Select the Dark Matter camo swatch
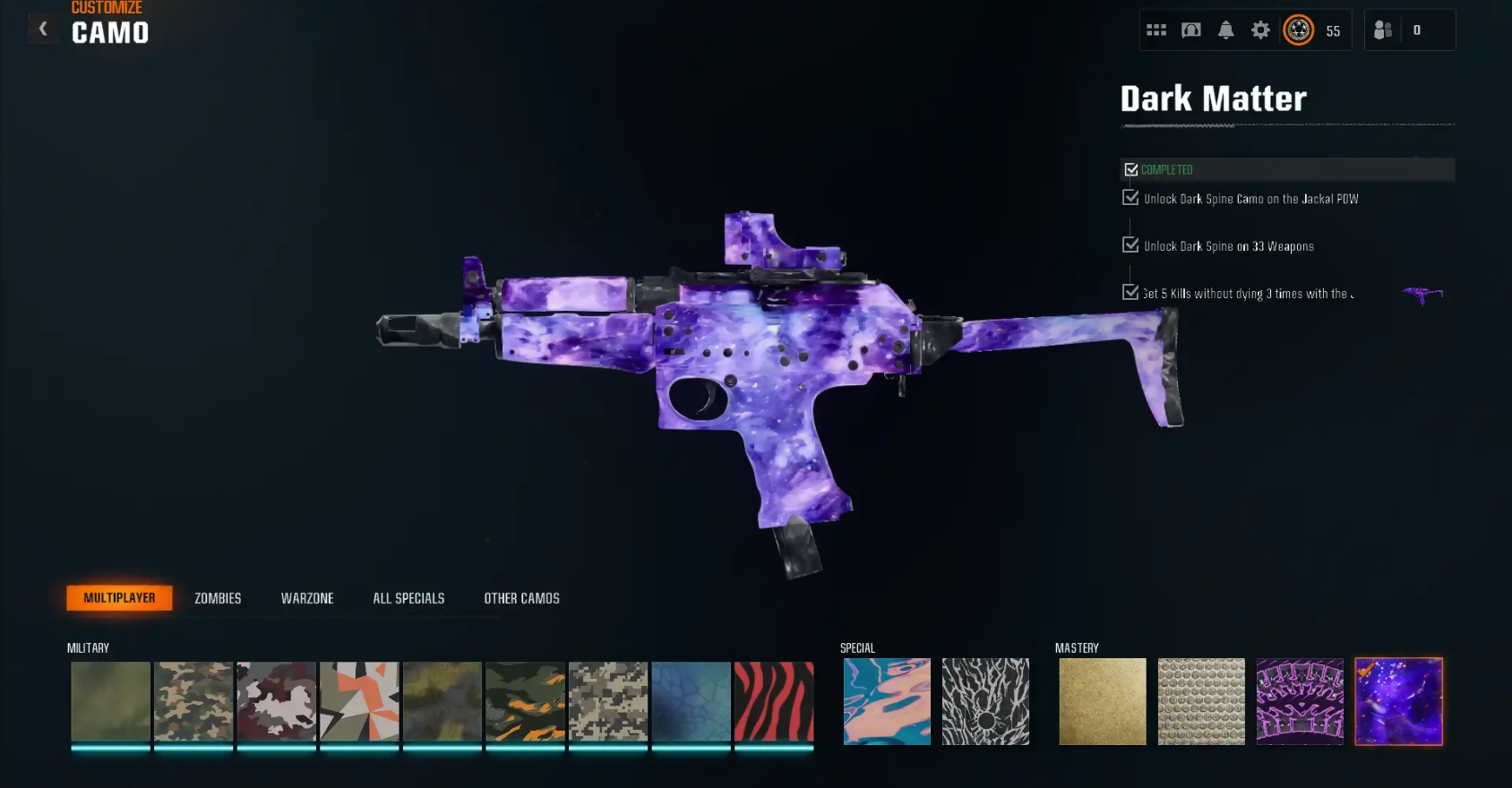The width and height of the screenshot is (1512, 788). 1398,701
